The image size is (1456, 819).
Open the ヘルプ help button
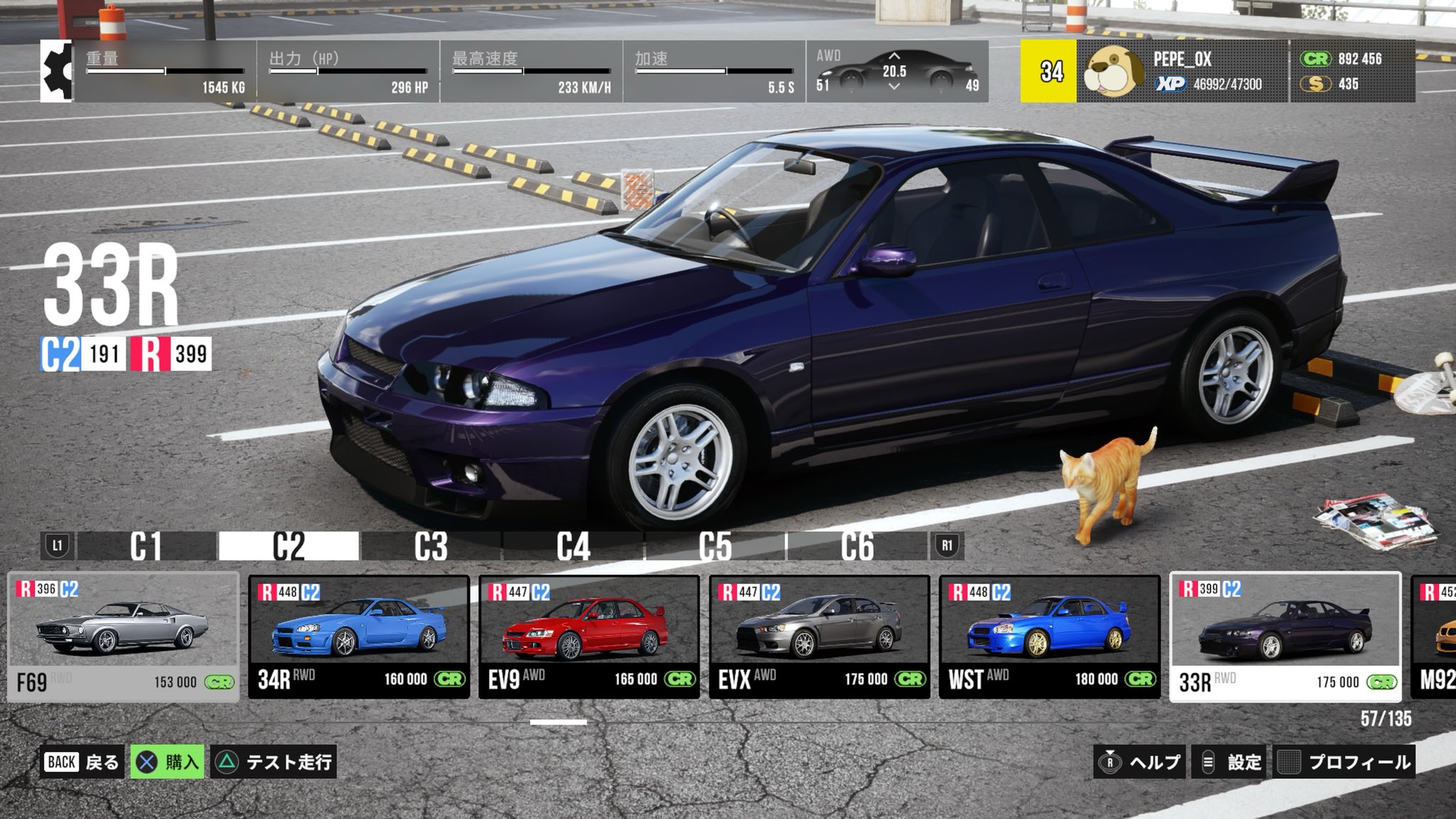(x=1140, y=762)
